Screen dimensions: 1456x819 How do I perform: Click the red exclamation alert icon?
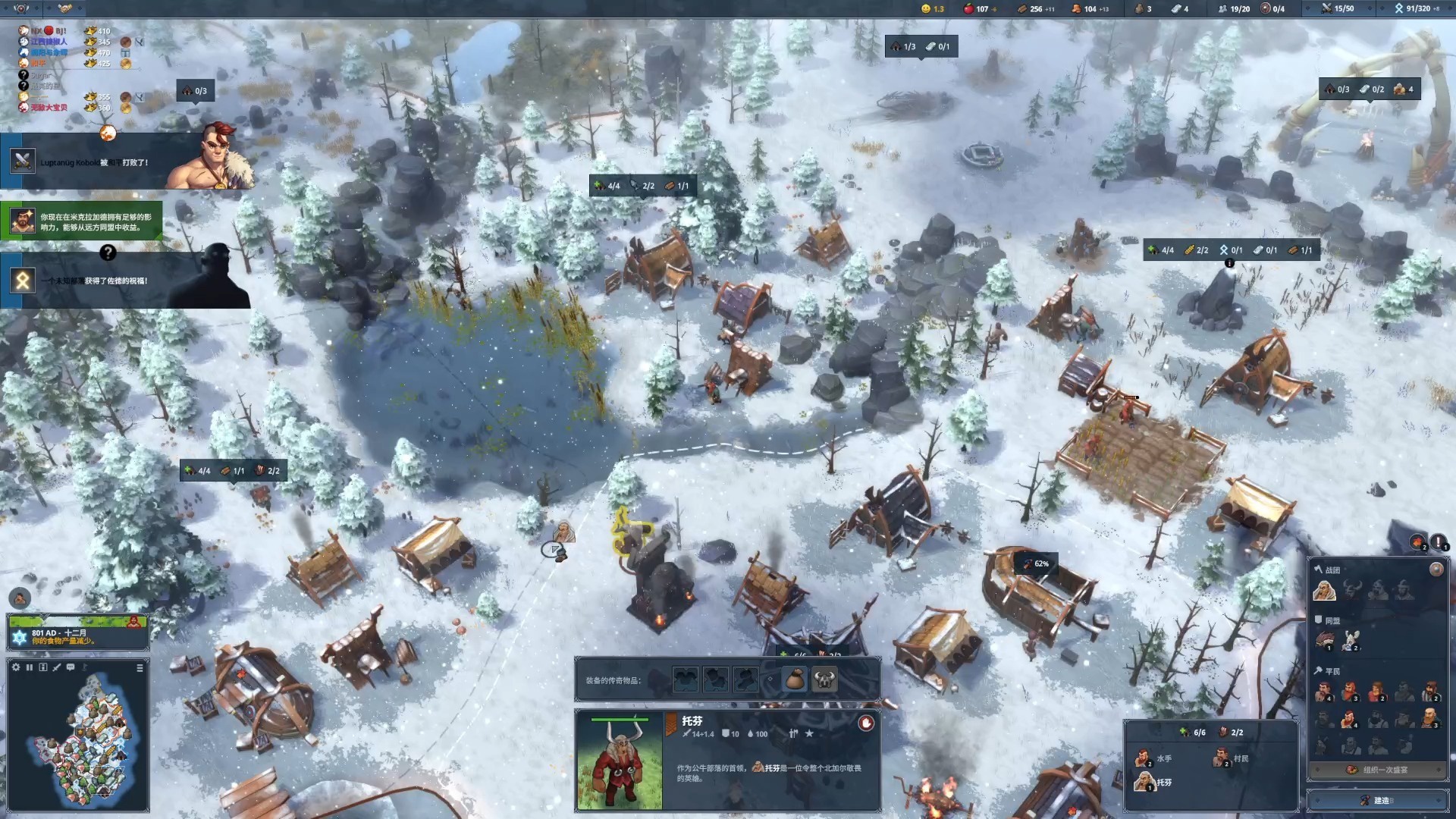click(x=1438, y=541)
